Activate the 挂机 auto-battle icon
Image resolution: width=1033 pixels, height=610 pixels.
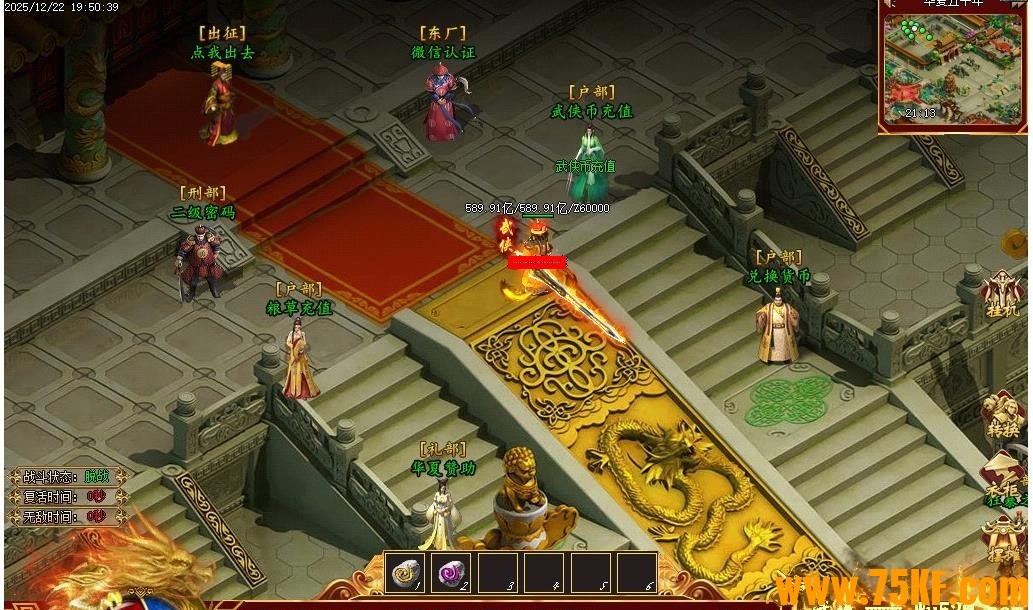point(1001,294)
